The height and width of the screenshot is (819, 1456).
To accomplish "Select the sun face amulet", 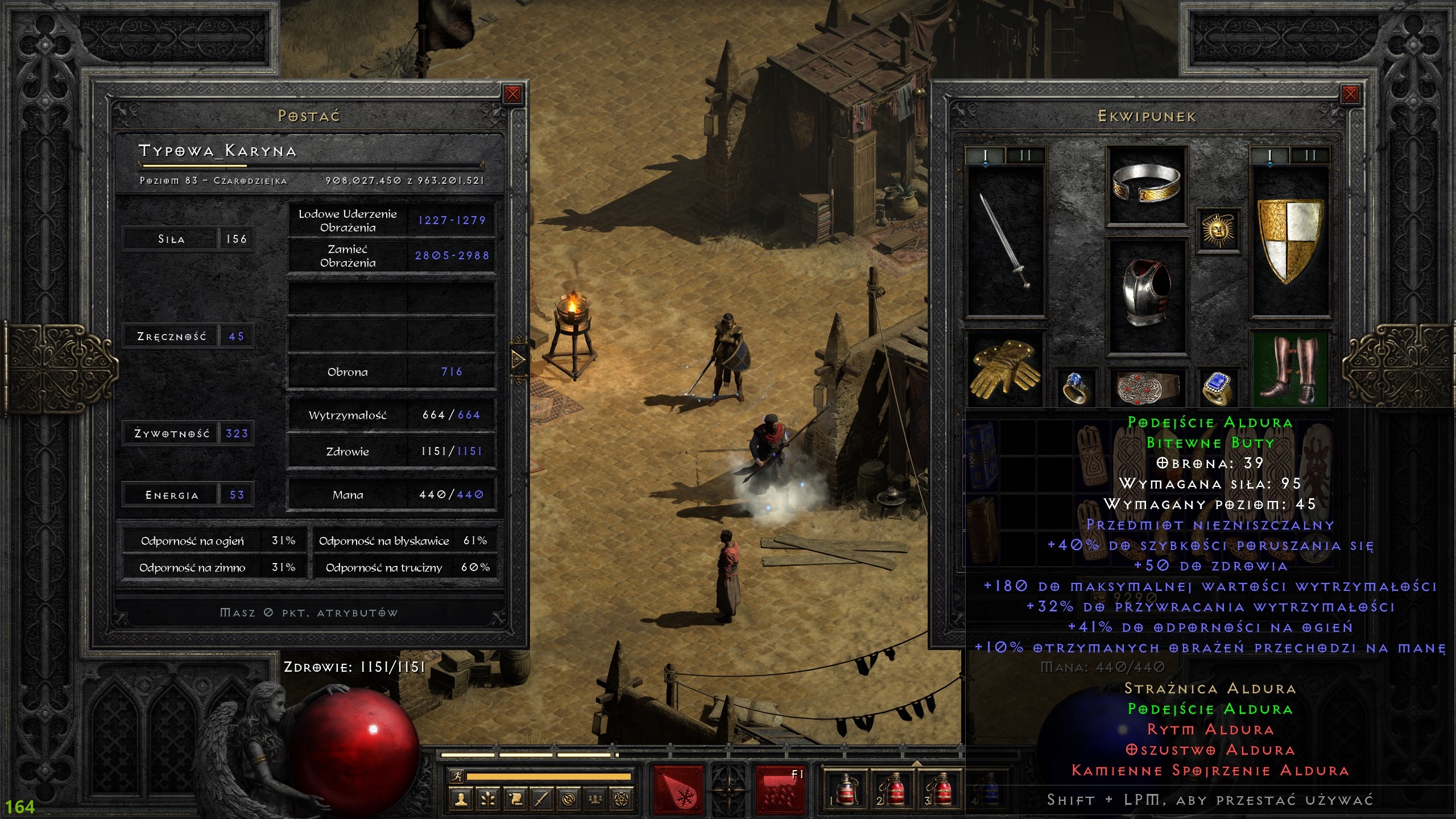I will (1217, 230).
